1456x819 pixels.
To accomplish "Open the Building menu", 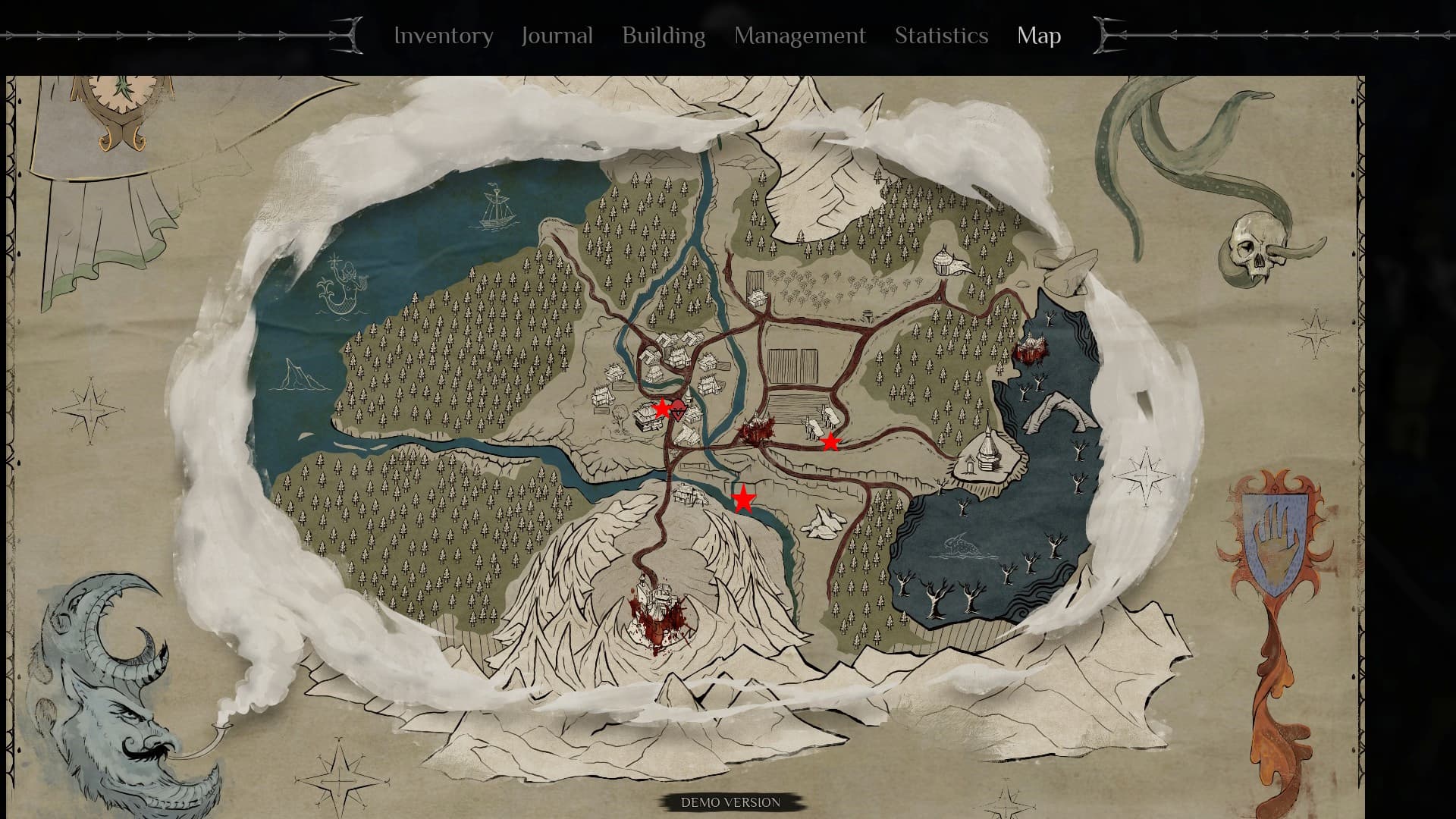I will pos(663,36).
